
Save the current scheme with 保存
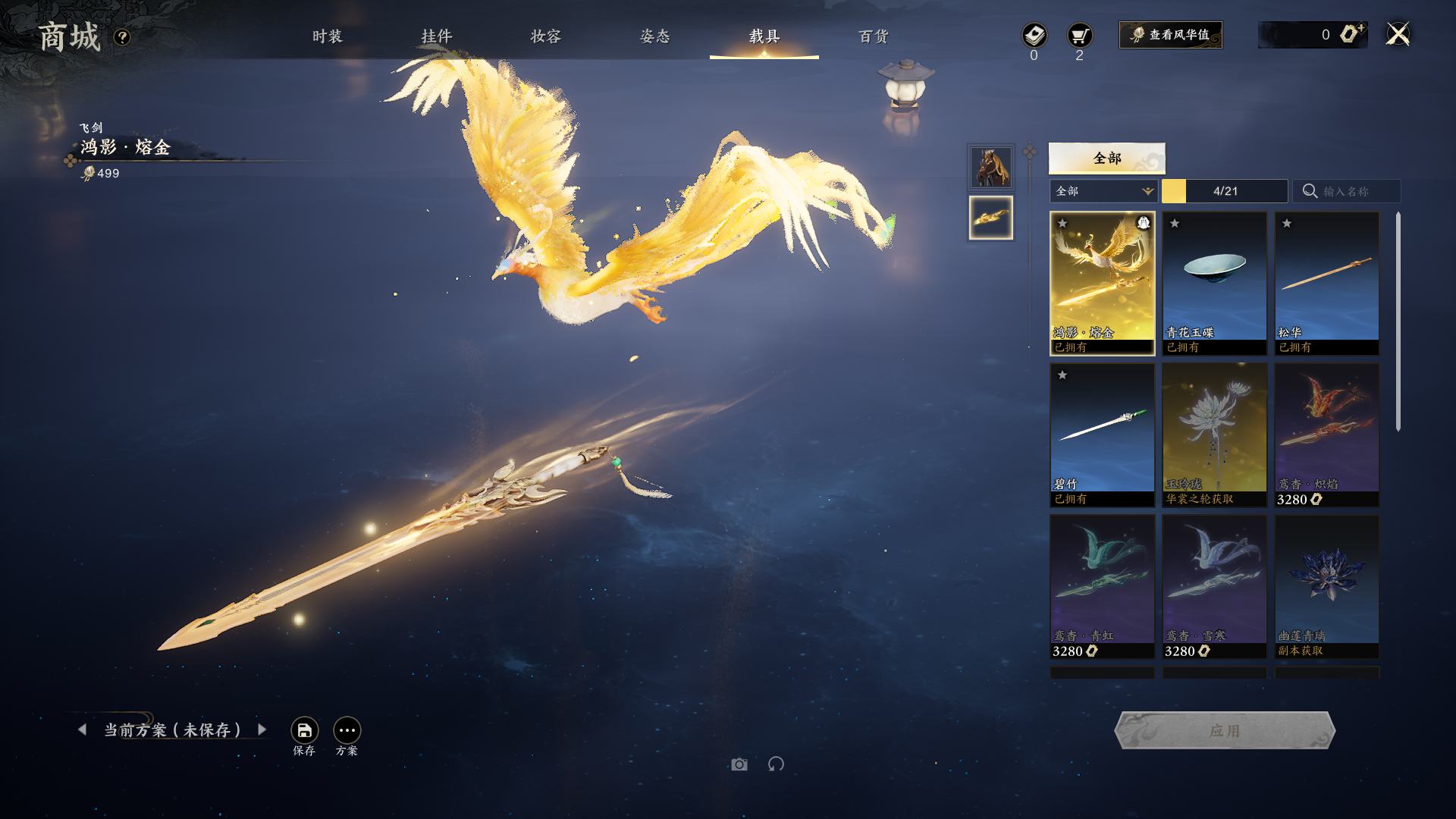pos(304,731)
